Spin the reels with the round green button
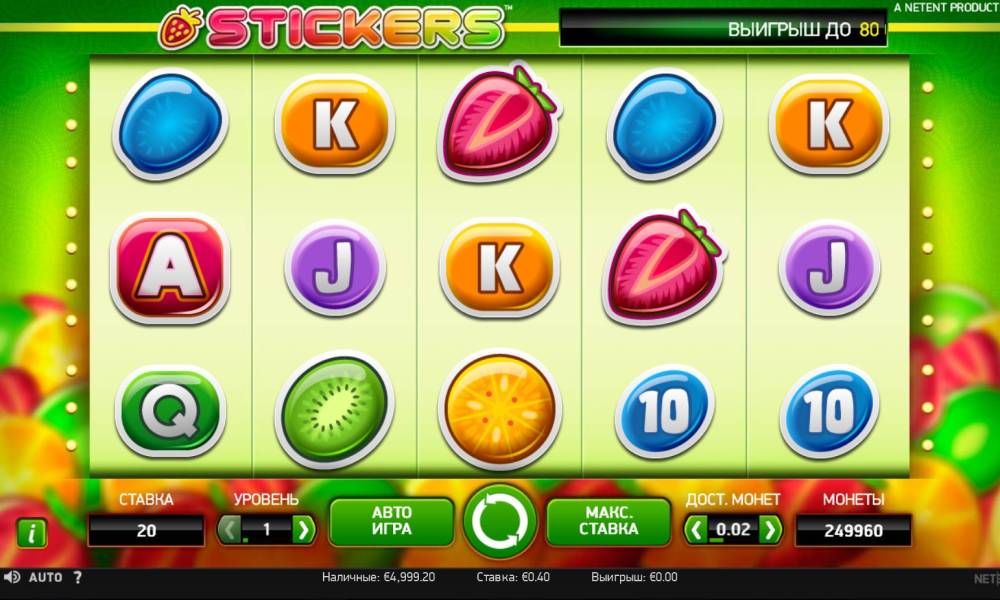 coord(500,521)
